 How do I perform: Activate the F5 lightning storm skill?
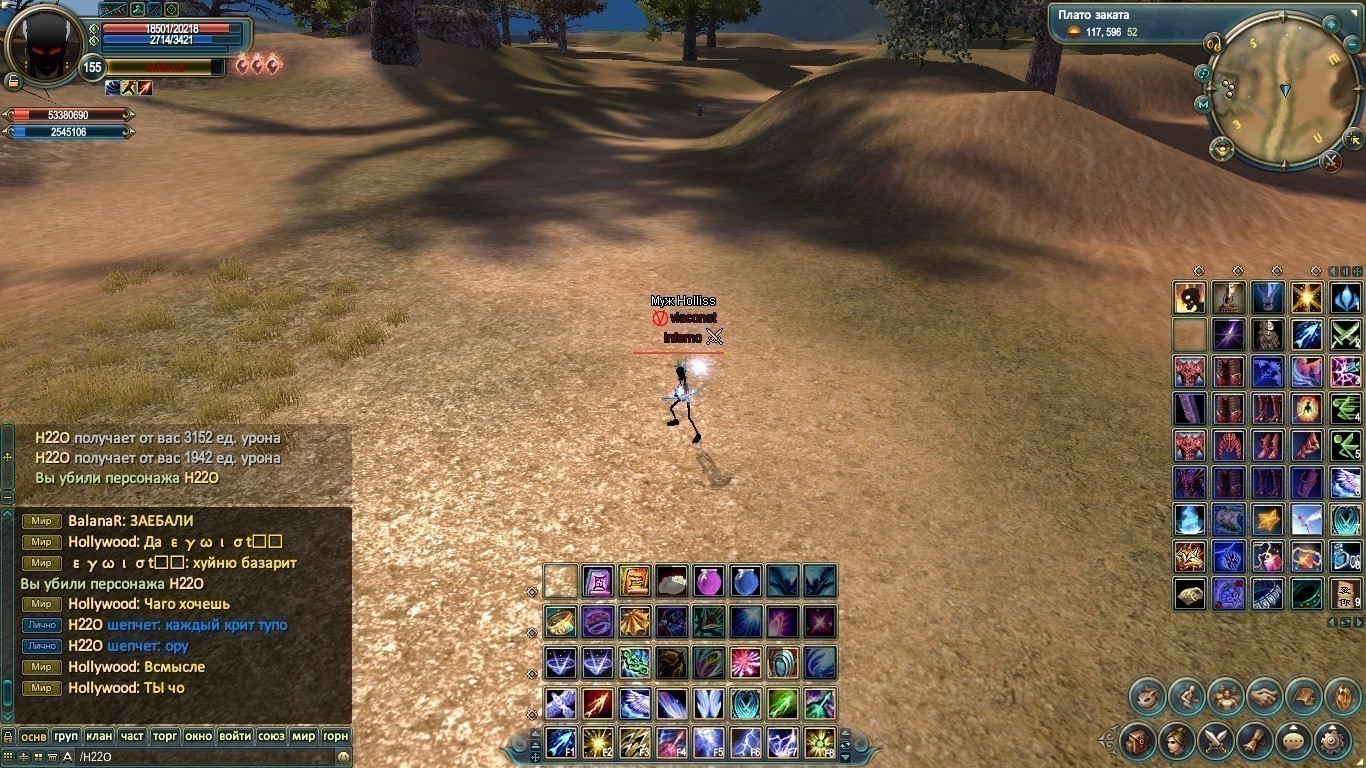708,742
